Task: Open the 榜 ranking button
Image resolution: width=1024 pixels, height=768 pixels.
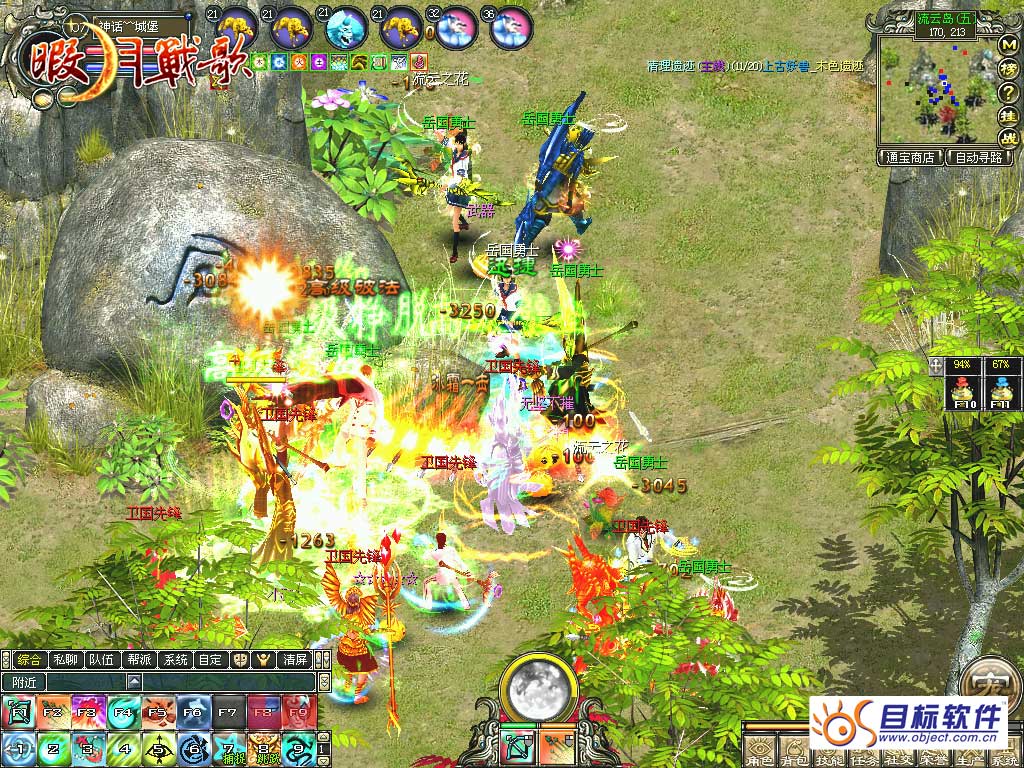Action: pos(1009,69)
